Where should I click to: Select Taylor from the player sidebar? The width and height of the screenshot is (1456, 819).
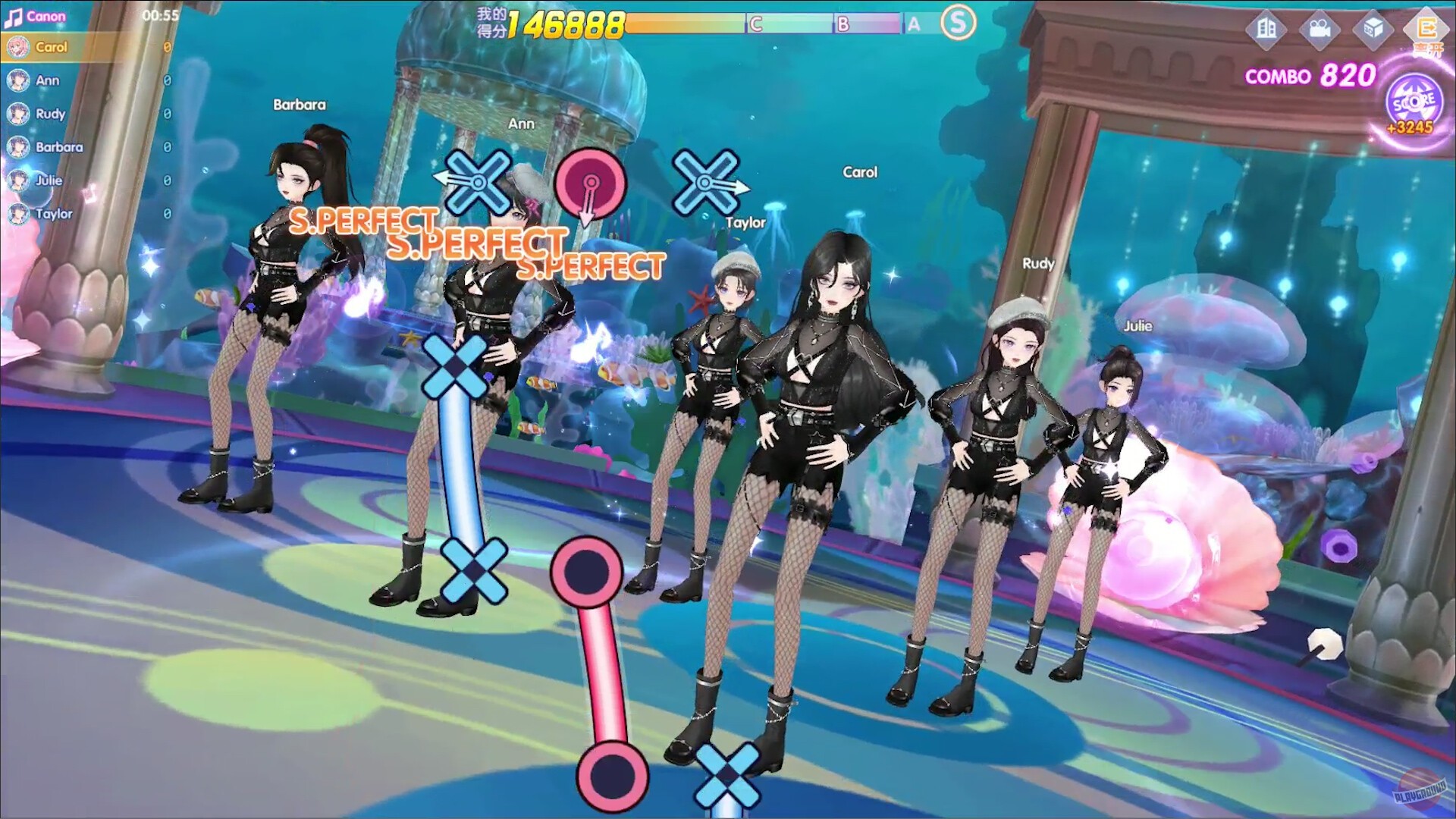coord(20,215)
